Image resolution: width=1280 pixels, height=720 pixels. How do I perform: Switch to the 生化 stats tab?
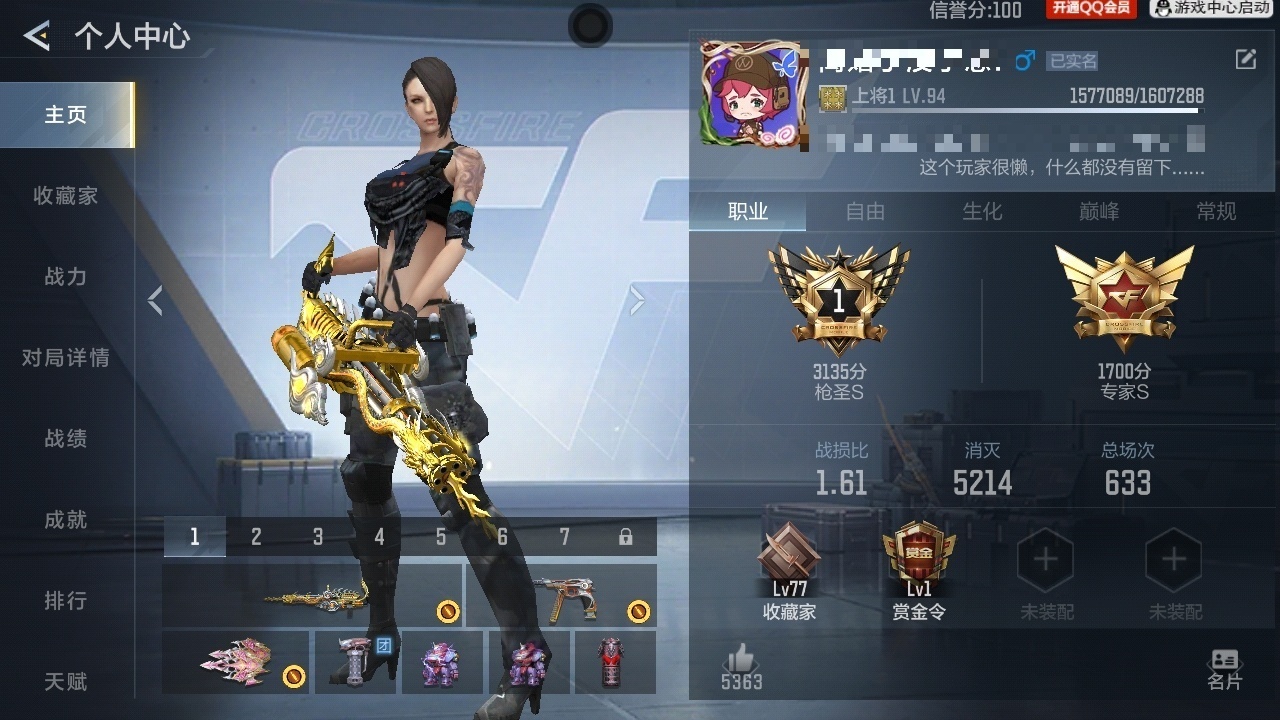pos(982,211)
